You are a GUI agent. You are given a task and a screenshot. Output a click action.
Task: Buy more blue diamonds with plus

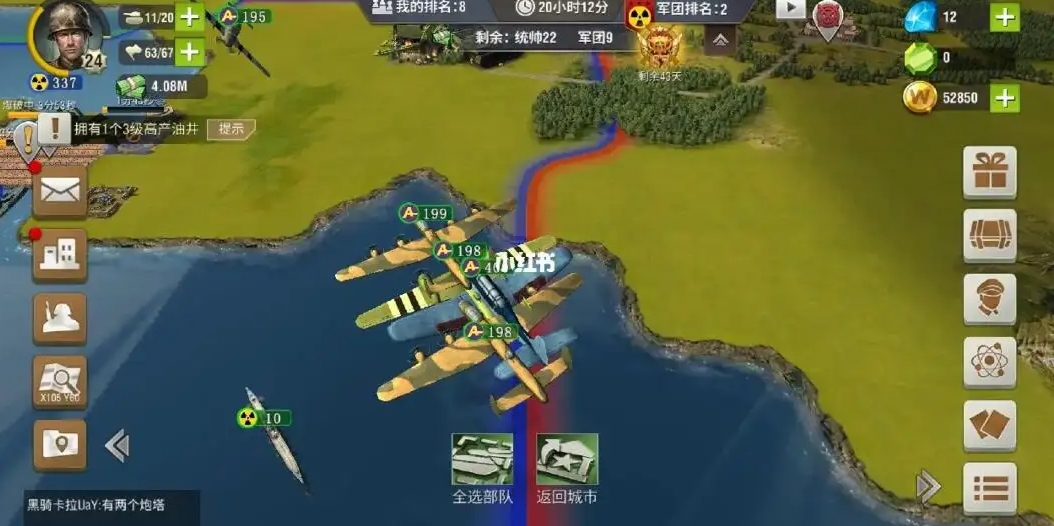click(1005, 17)
